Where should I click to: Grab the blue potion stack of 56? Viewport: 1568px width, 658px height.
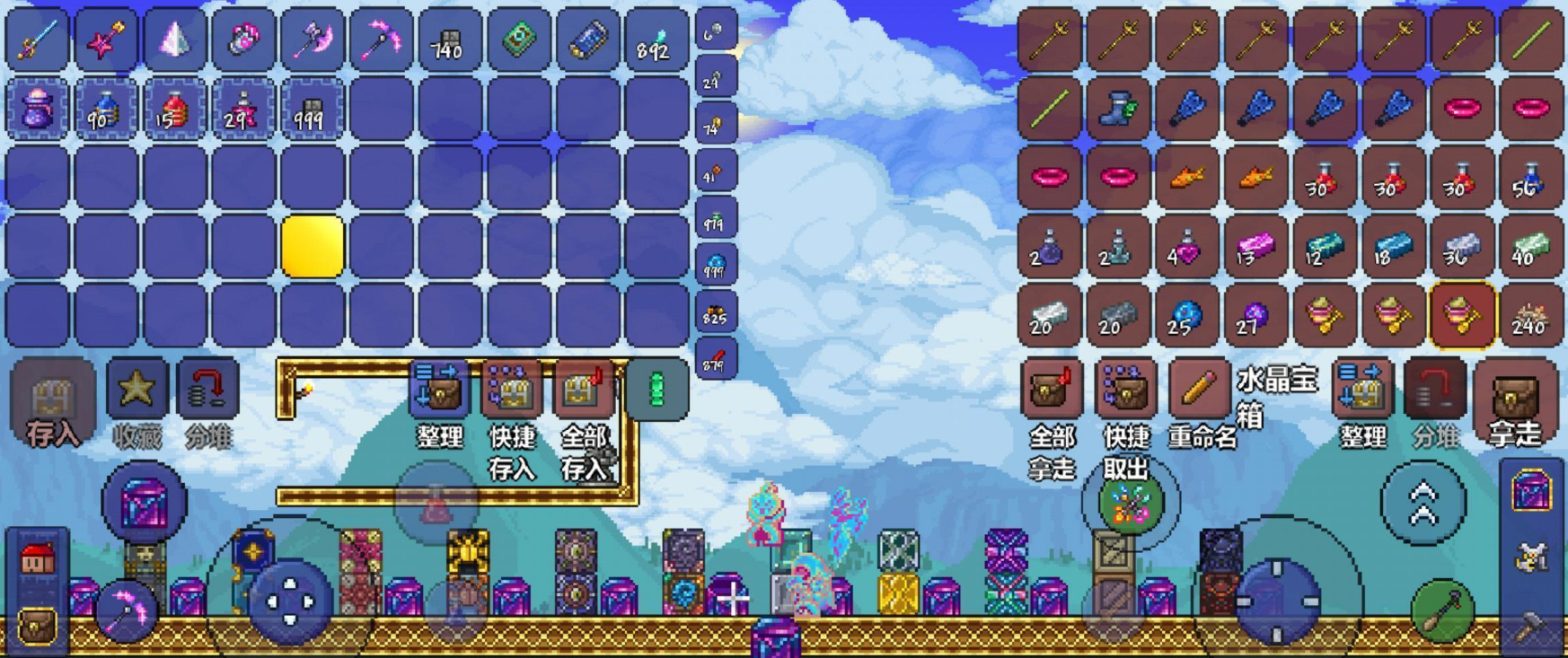[1529, 178]
